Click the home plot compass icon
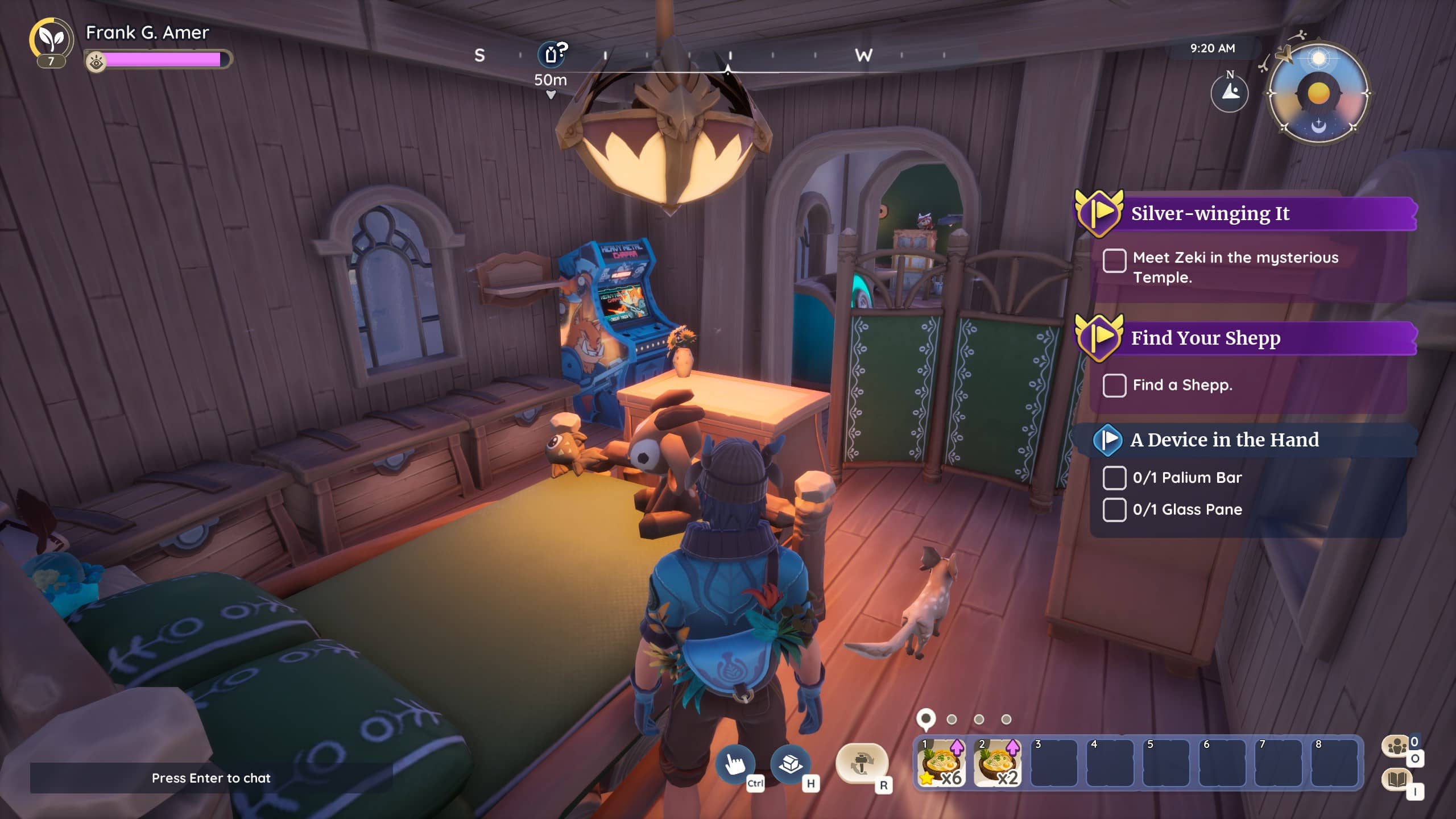The height and width of the screenshot is (819, 1456). pos(1230,93)
